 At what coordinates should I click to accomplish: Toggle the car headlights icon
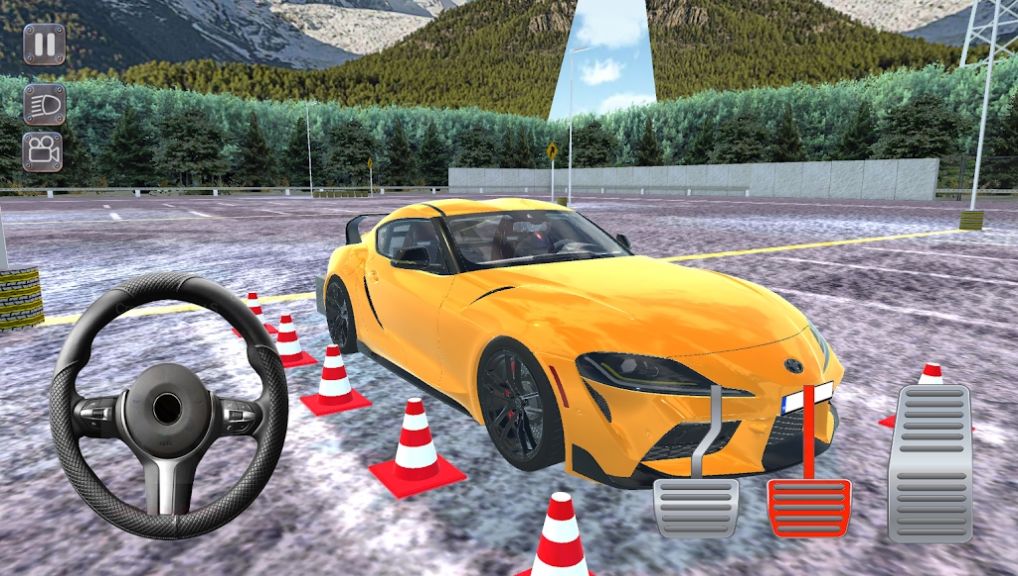coord(43,104)
